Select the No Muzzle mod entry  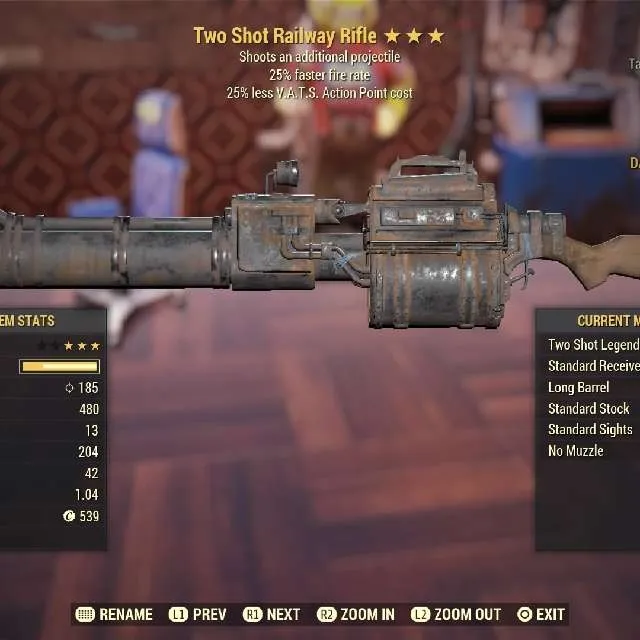point(576,451)
